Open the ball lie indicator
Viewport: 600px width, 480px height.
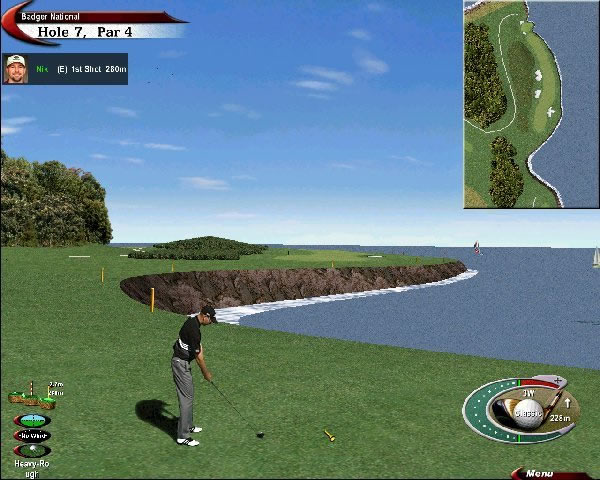point(32,451)
